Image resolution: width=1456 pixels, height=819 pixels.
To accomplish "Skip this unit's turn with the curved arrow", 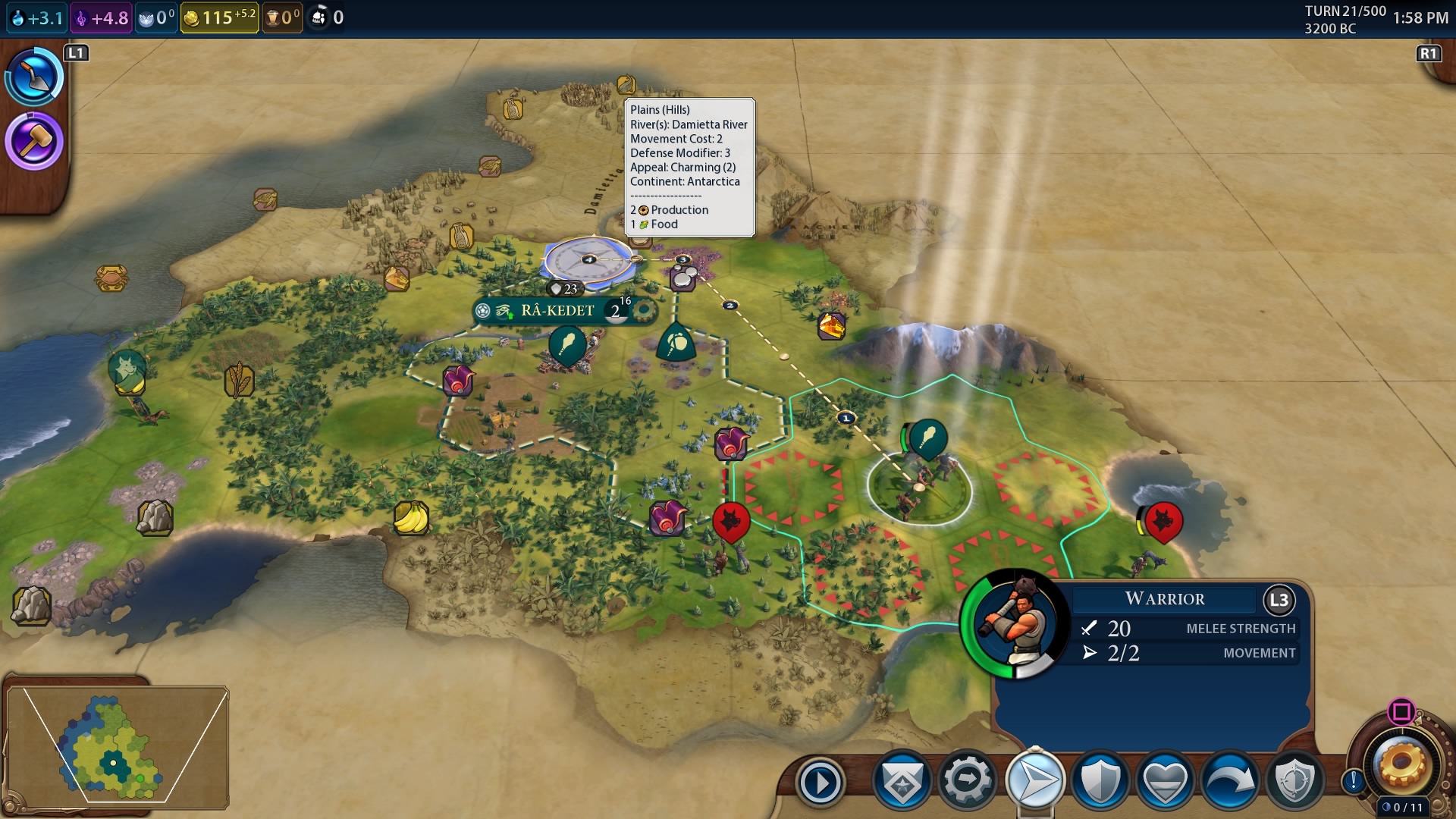I will (1229, 780).
